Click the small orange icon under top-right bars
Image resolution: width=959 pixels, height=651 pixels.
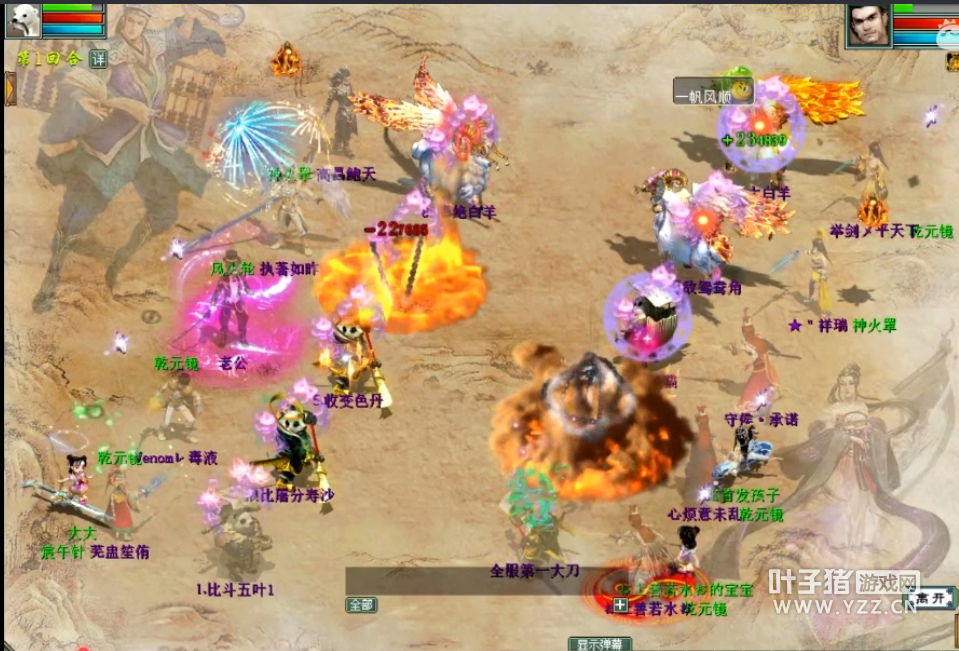pos(951,60)
